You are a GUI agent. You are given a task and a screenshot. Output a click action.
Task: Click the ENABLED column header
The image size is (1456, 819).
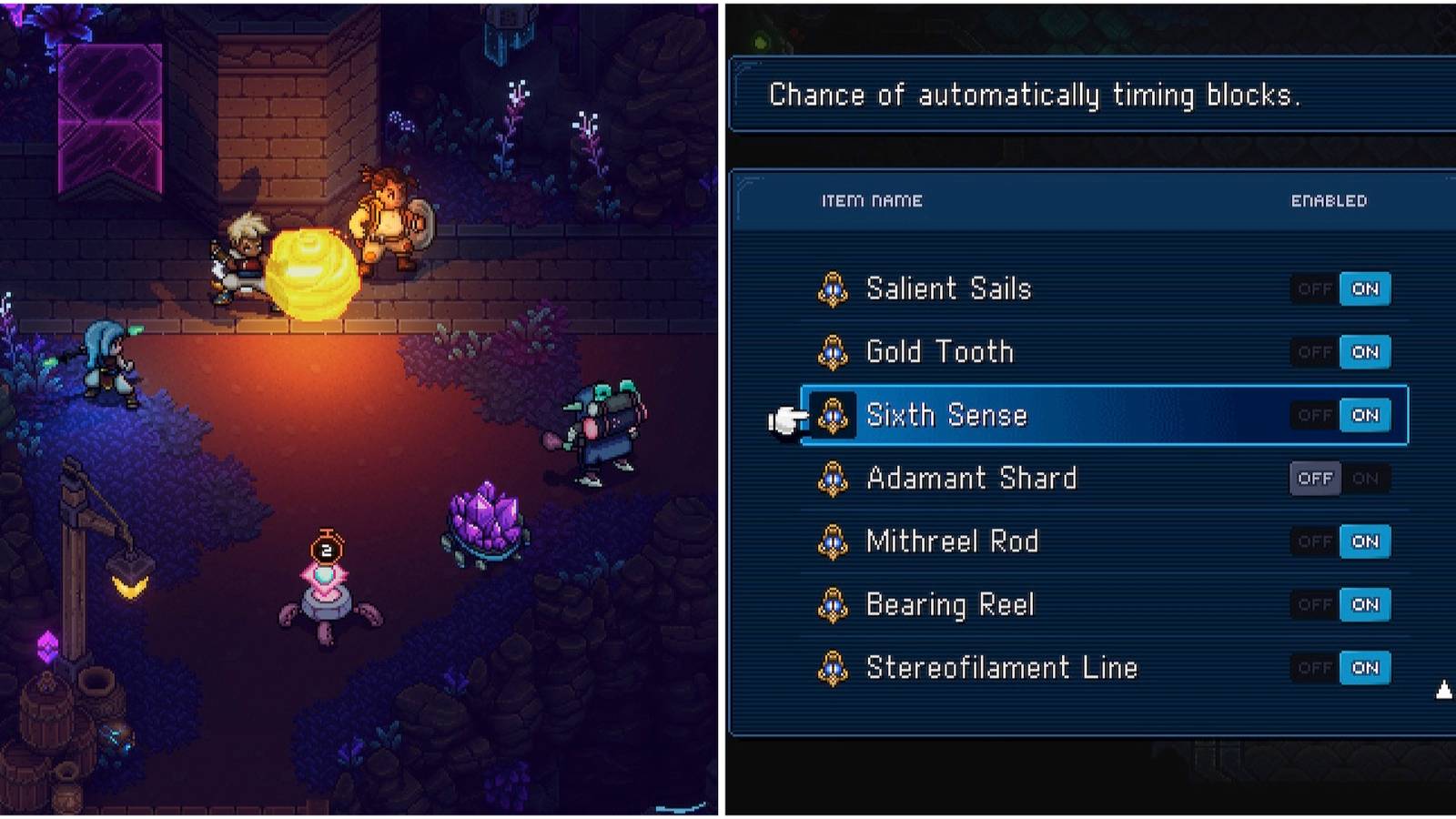click(1330, 200)
